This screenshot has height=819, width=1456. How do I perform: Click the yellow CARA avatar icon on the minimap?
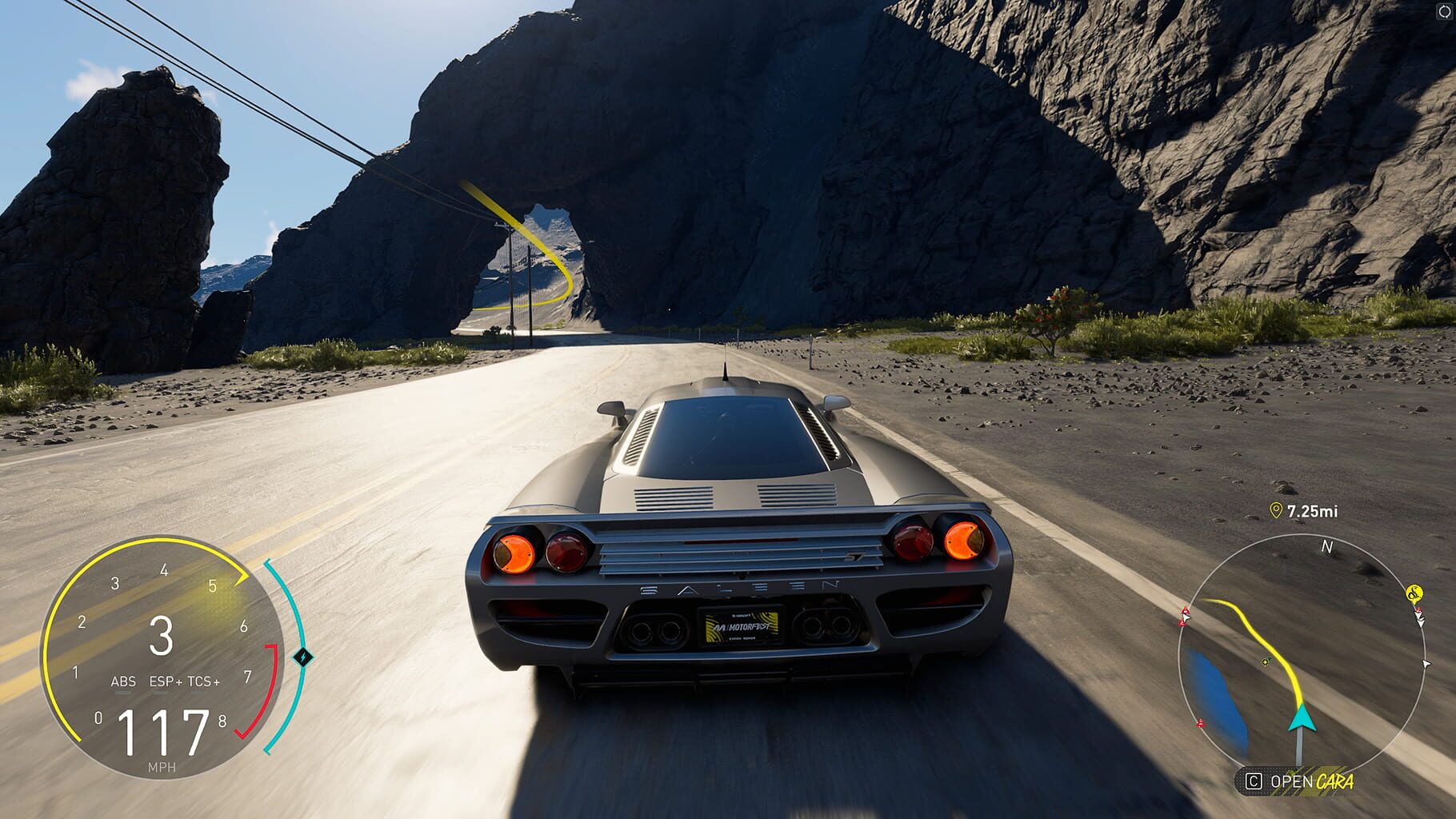[x=1415, y=593]
